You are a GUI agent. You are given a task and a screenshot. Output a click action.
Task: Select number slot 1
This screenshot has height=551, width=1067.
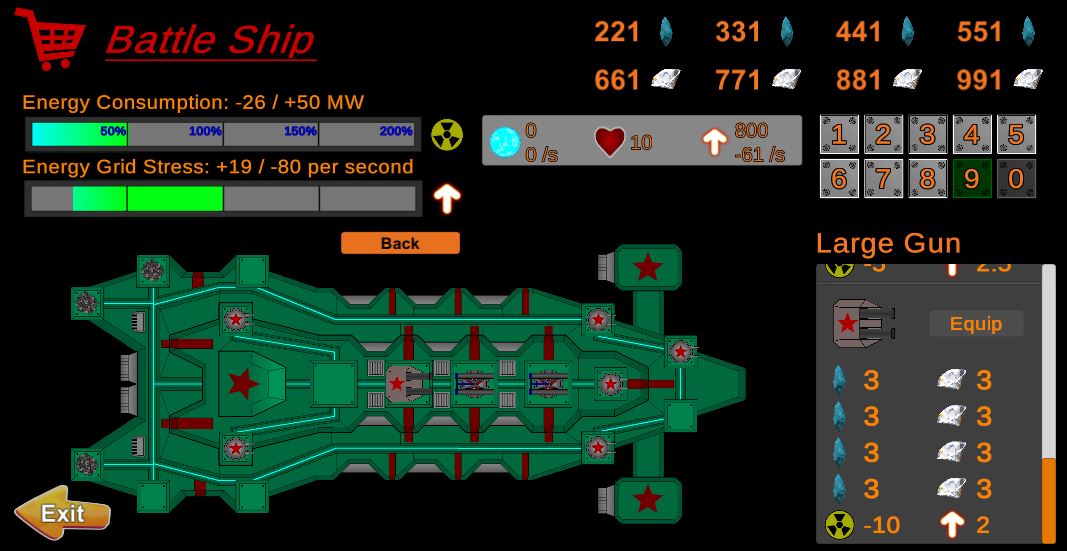coord(839,135)
